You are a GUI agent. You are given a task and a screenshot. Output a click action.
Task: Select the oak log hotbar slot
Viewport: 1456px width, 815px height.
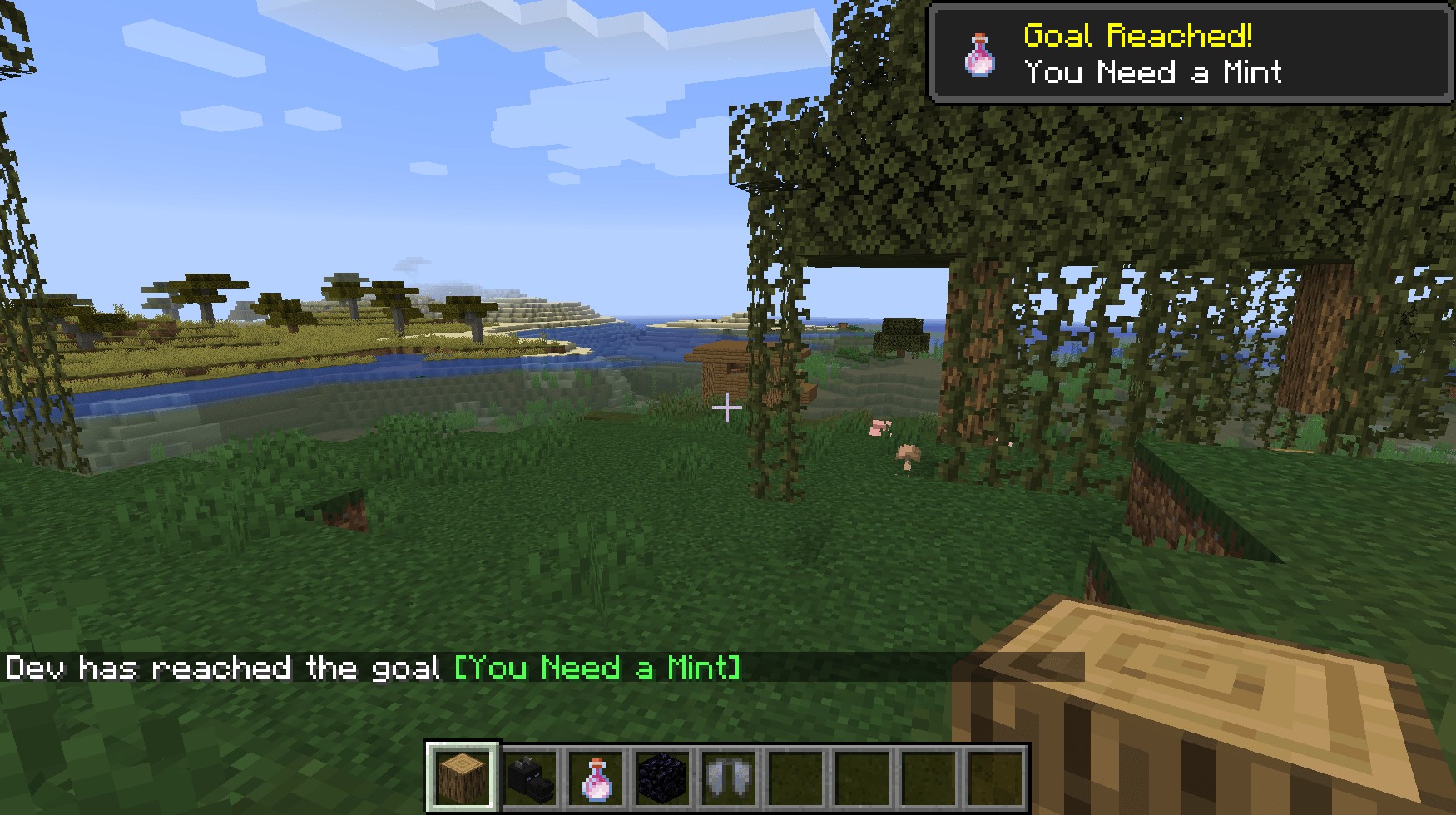[463, 778]
